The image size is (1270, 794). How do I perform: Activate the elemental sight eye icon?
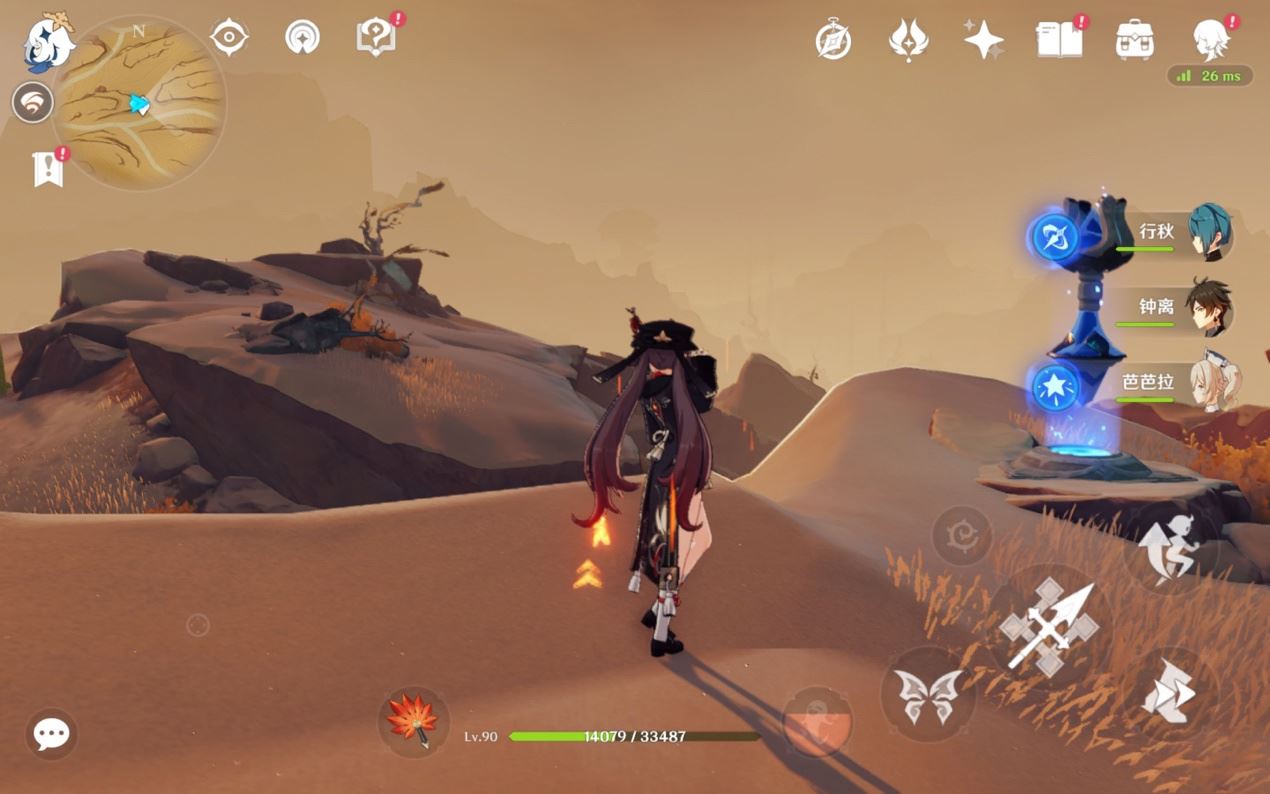click(229, 38)
